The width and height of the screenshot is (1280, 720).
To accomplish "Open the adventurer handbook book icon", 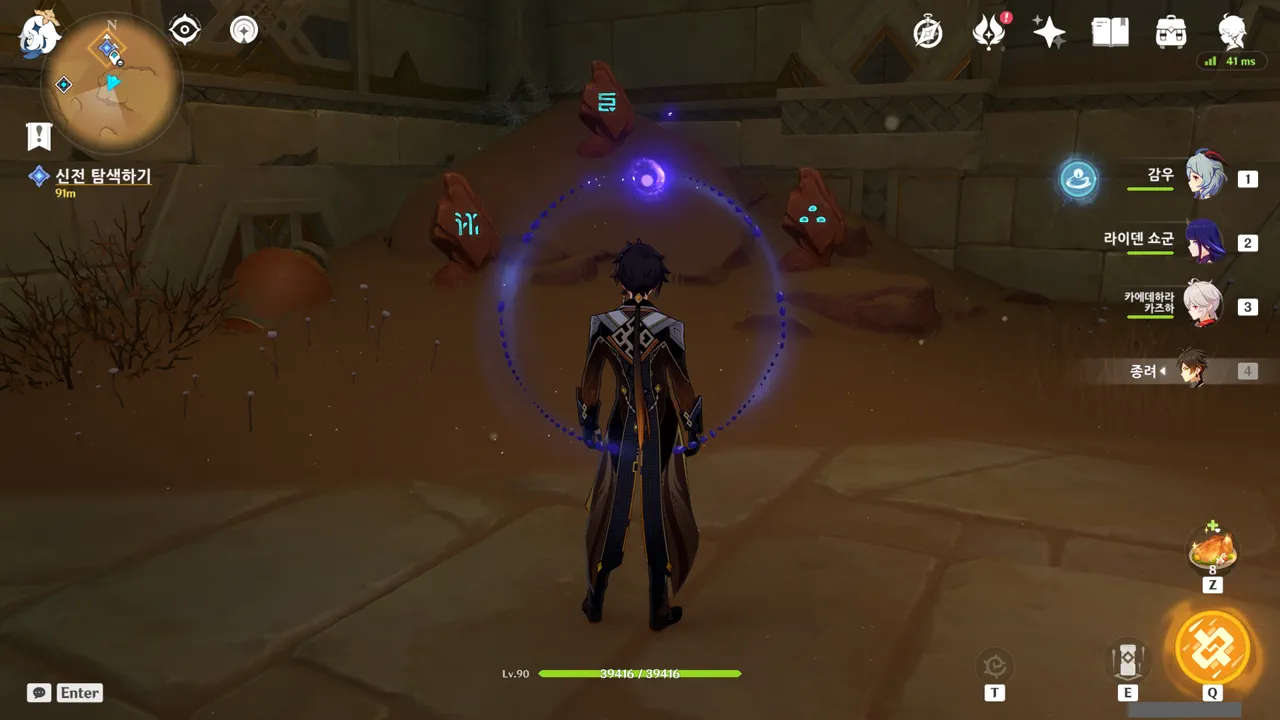I will click(x=1110, y=32).
